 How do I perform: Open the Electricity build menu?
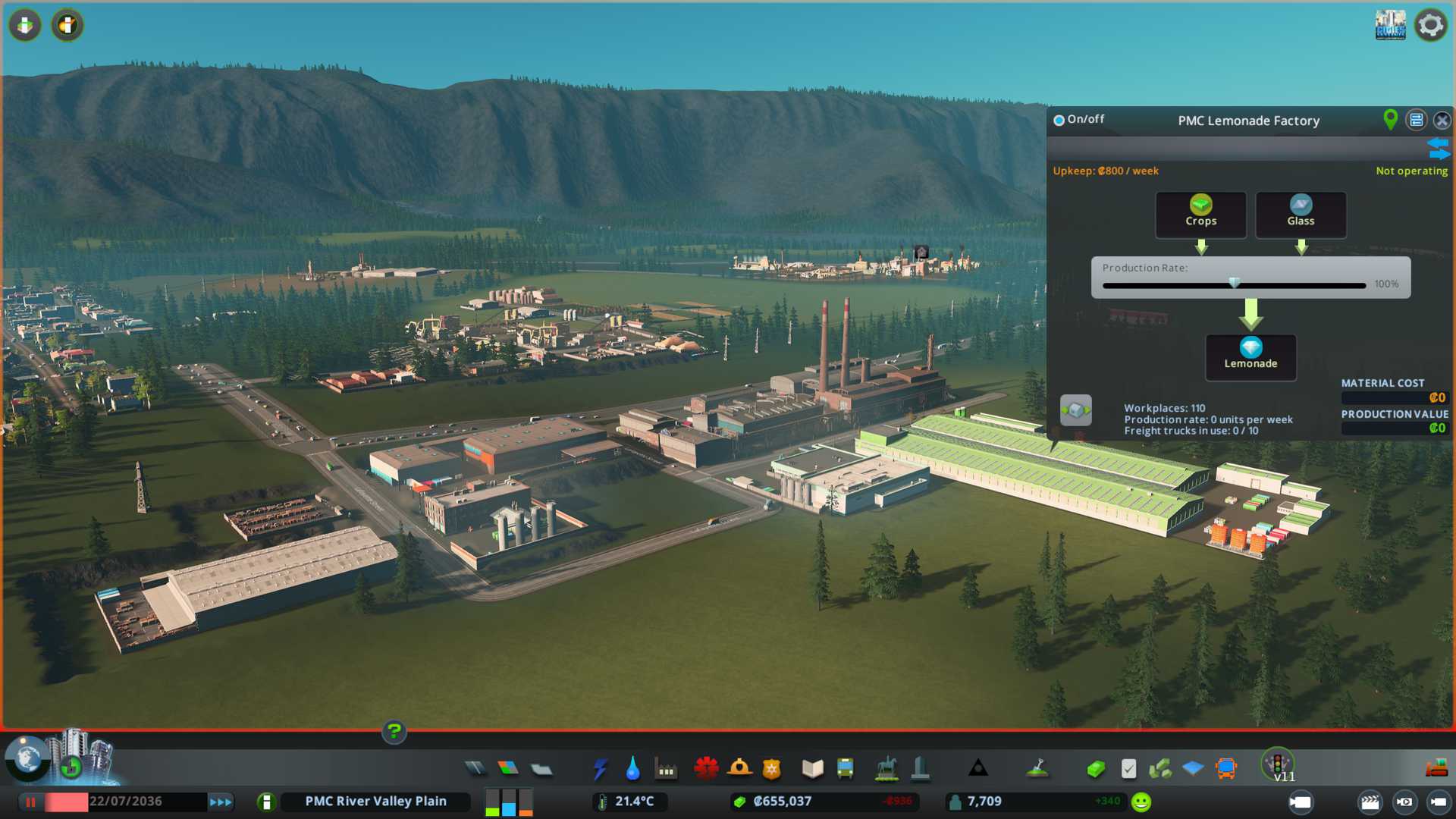point(600,769)
